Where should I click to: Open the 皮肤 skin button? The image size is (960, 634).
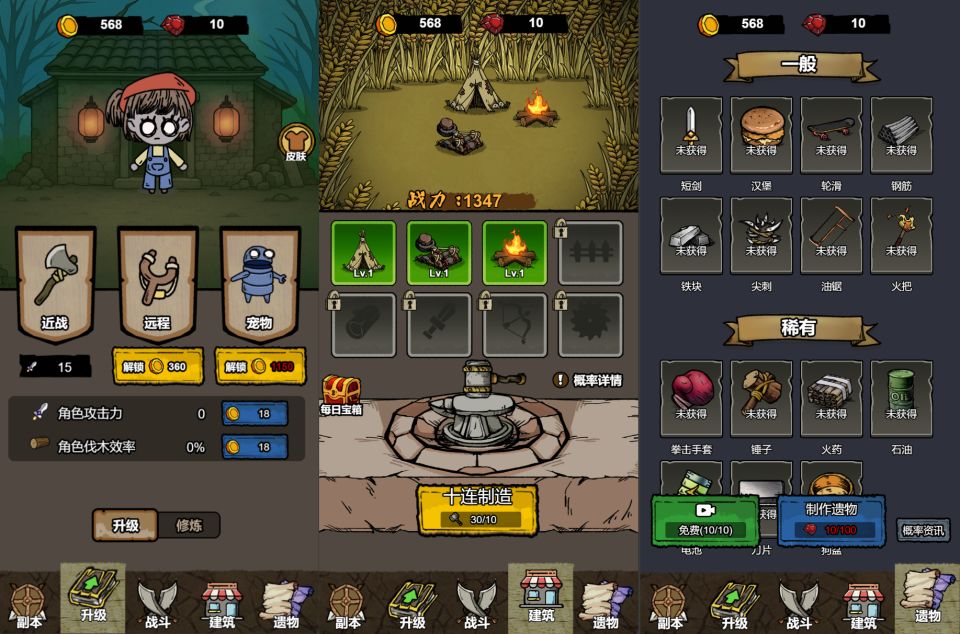pyautogui.click(x=295, y=142)
